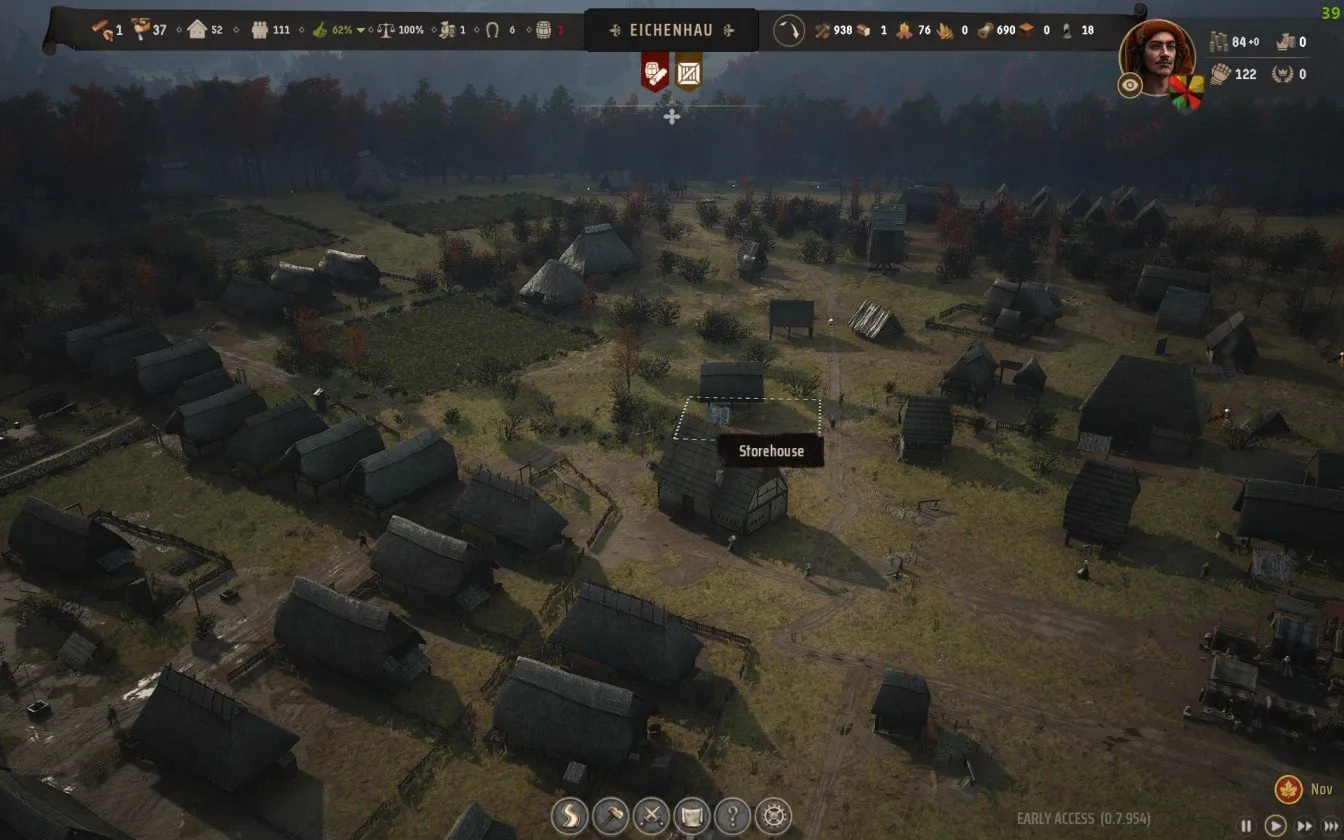
Task: Open the Eichenhau settlement name banner
Action: pos(671,30)
